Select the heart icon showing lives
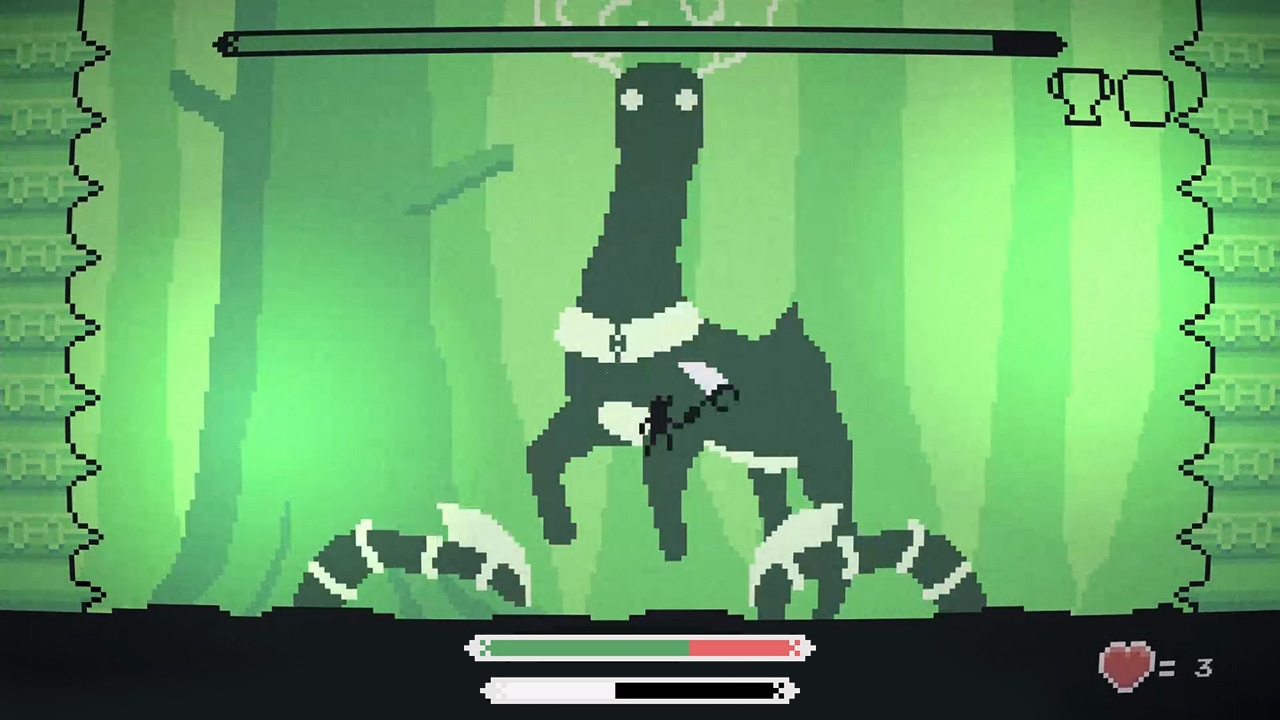The width and height of the screenshot is (1280, 720). (x=1126, y=665)
